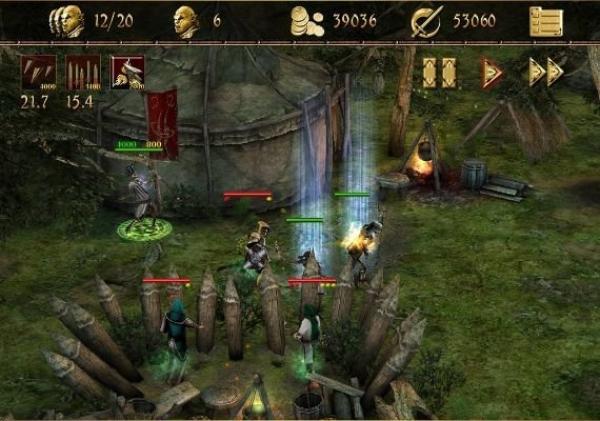Screen dimensions: 600x421
Task: Use the warrior reinforcement ability icon
Action: click(127, 73)
